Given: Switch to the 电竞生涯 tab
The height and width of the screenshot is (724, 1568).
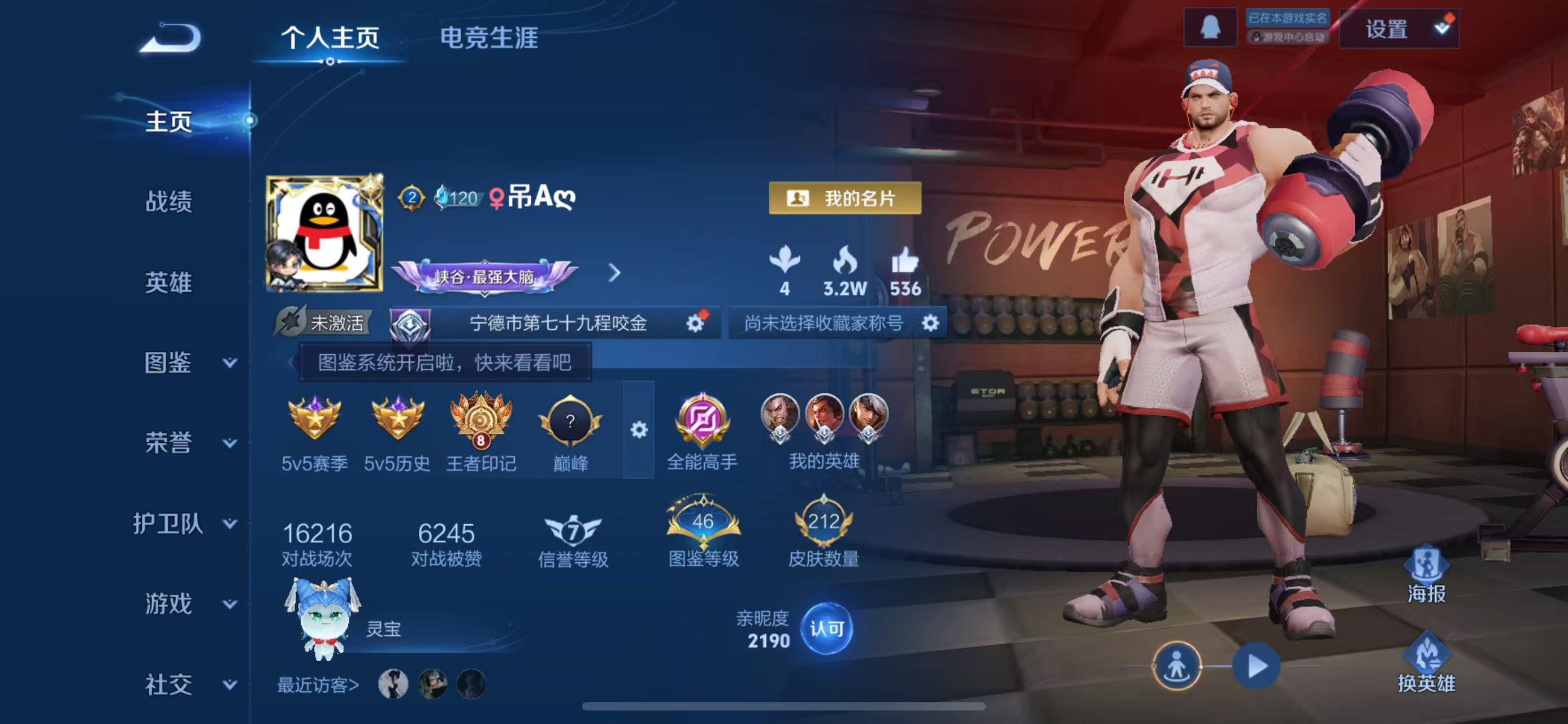Looking at the screenshot, I should click(489, 38).
